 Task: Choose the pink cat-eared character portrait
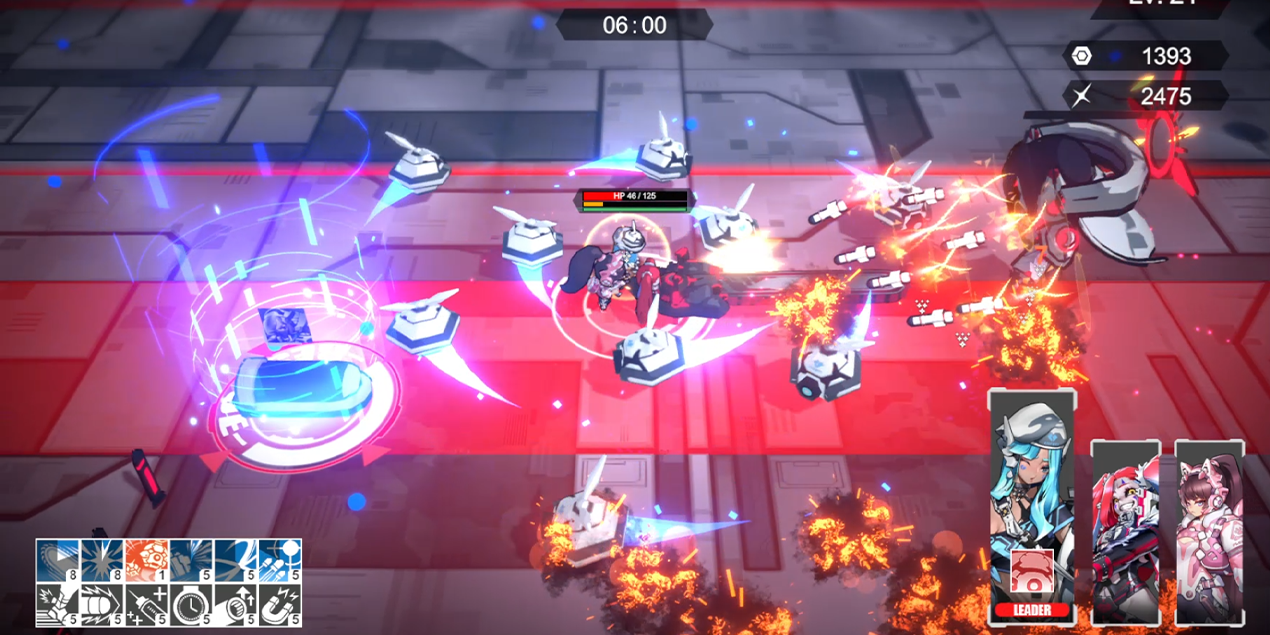tap(1209, 530)
